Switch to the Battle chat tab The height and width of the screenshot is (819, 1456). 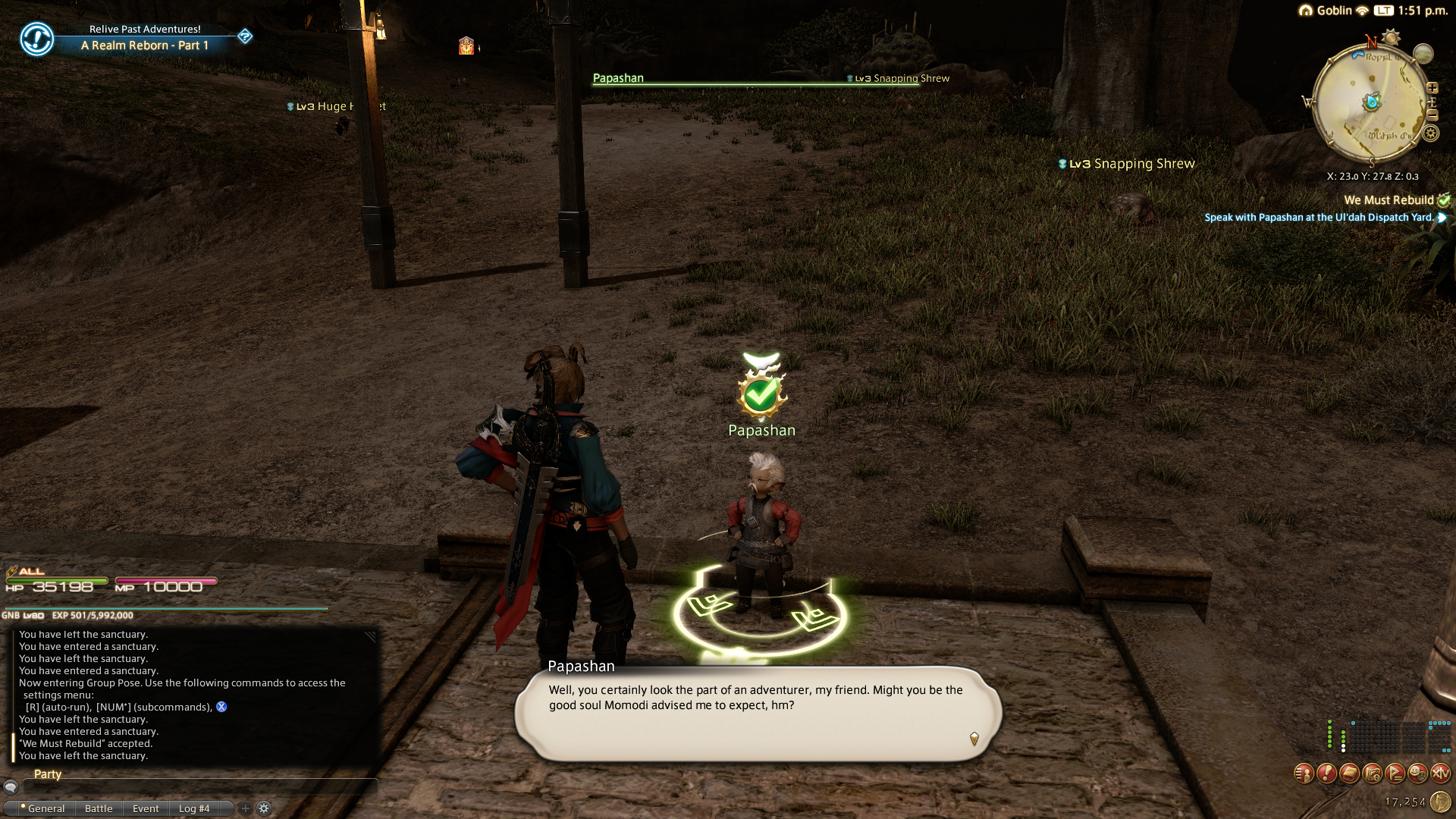pyautogui.click(x=99, y=808)
